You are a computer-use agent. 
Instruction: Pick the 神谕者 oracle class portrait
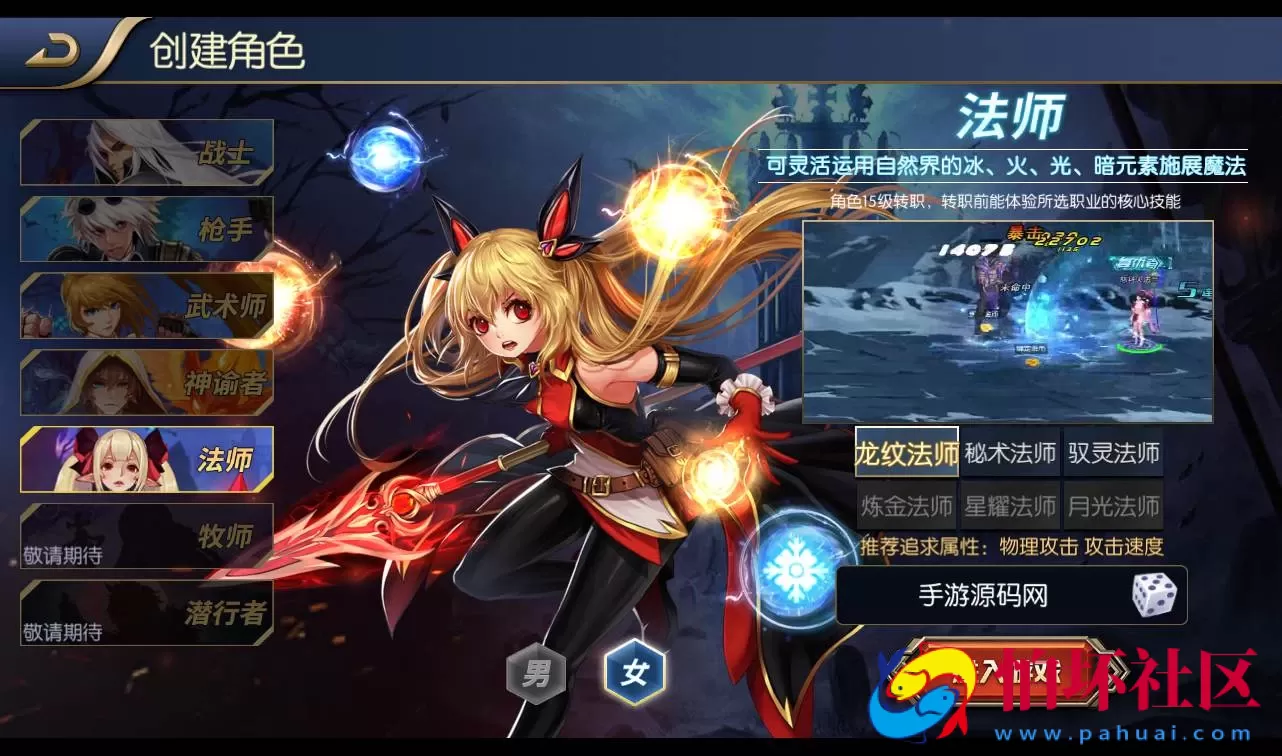click(x=146, y=383)
